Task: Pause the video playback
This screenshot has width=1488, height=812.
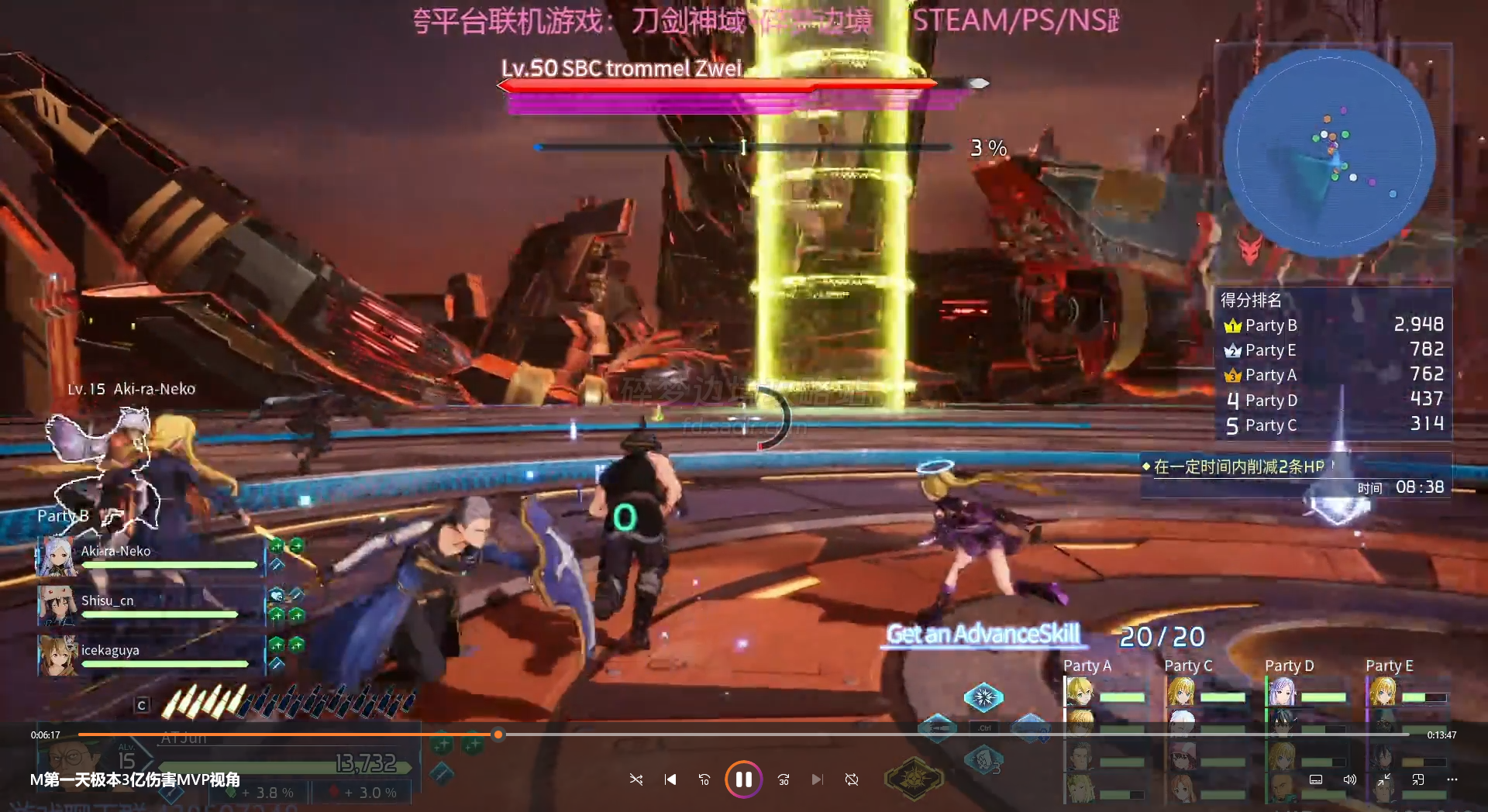Action: pyautogui.click(x=743, y=779)
